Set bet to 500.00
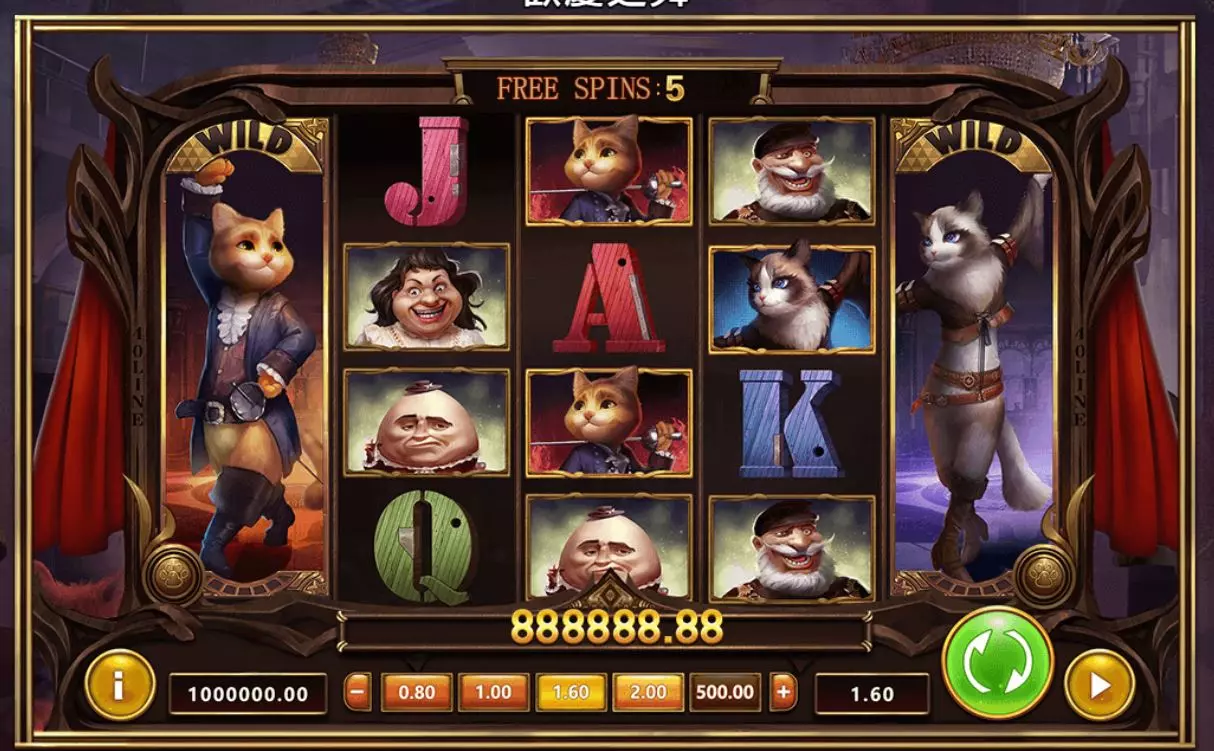 coord(725,692)
